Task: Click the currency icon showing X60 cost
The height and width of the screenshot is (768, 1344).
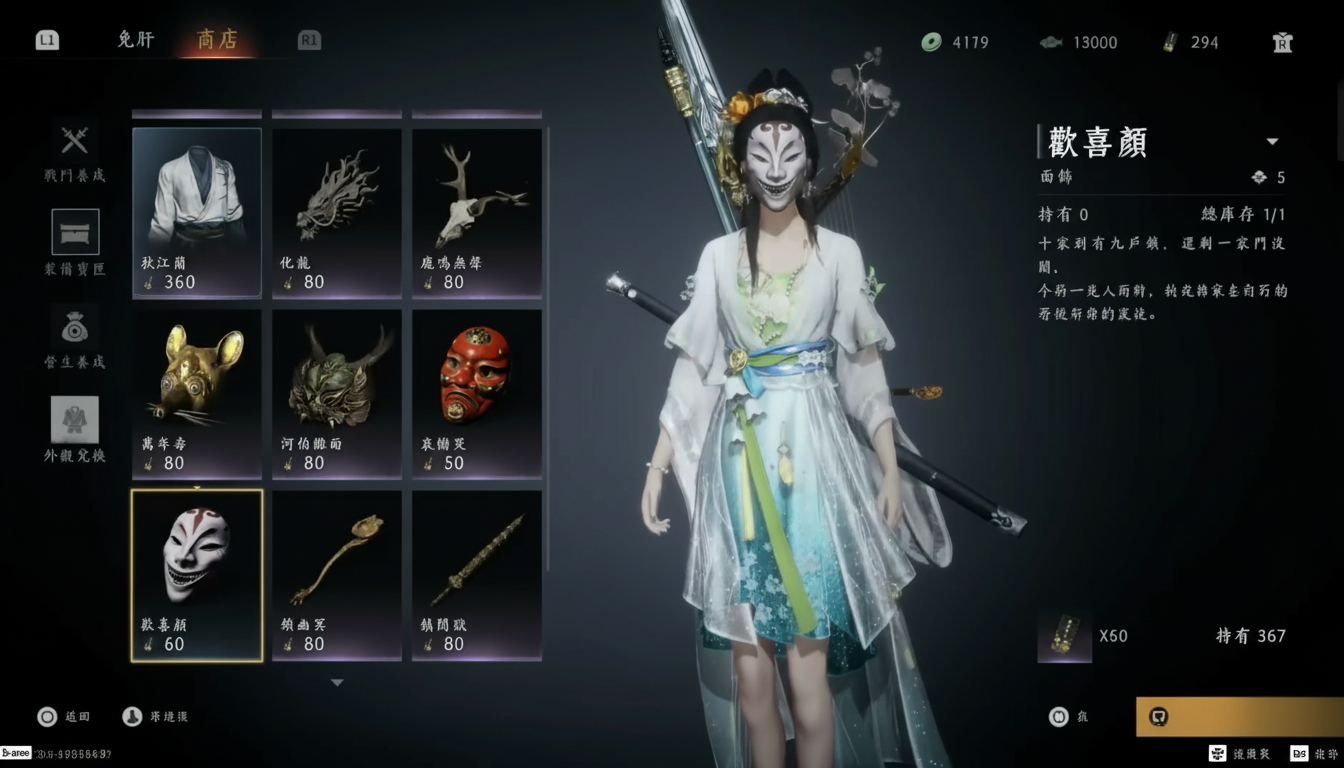Action: point(1064,636)
